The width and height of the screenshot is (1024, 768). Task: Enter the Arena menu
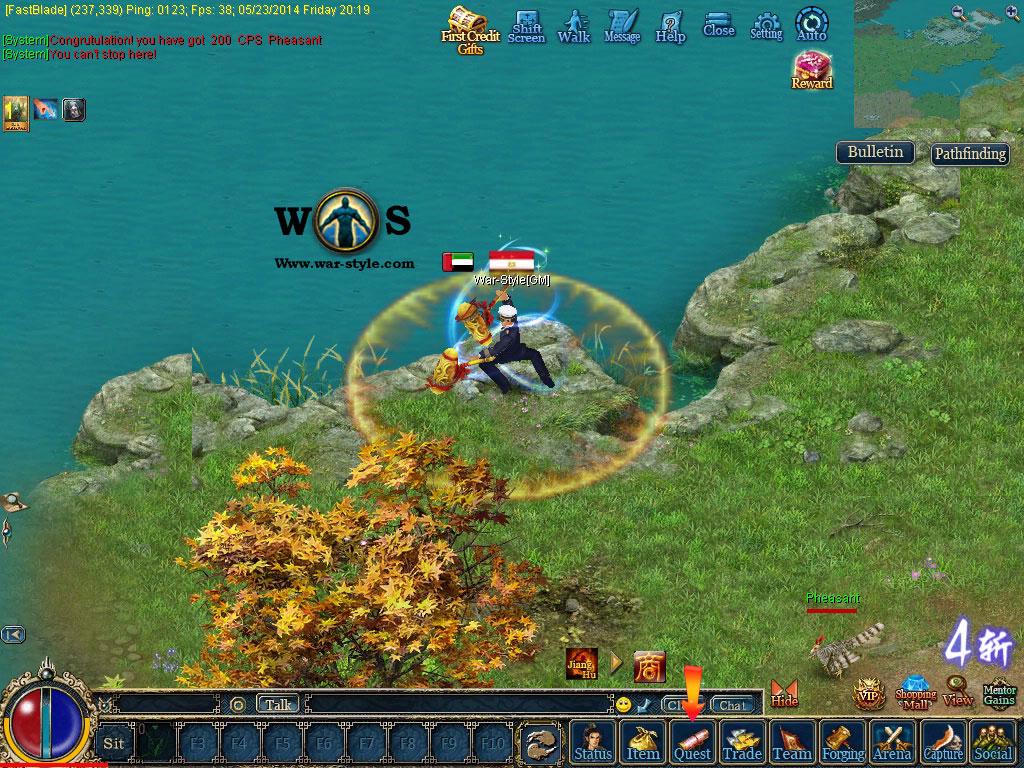892,742
